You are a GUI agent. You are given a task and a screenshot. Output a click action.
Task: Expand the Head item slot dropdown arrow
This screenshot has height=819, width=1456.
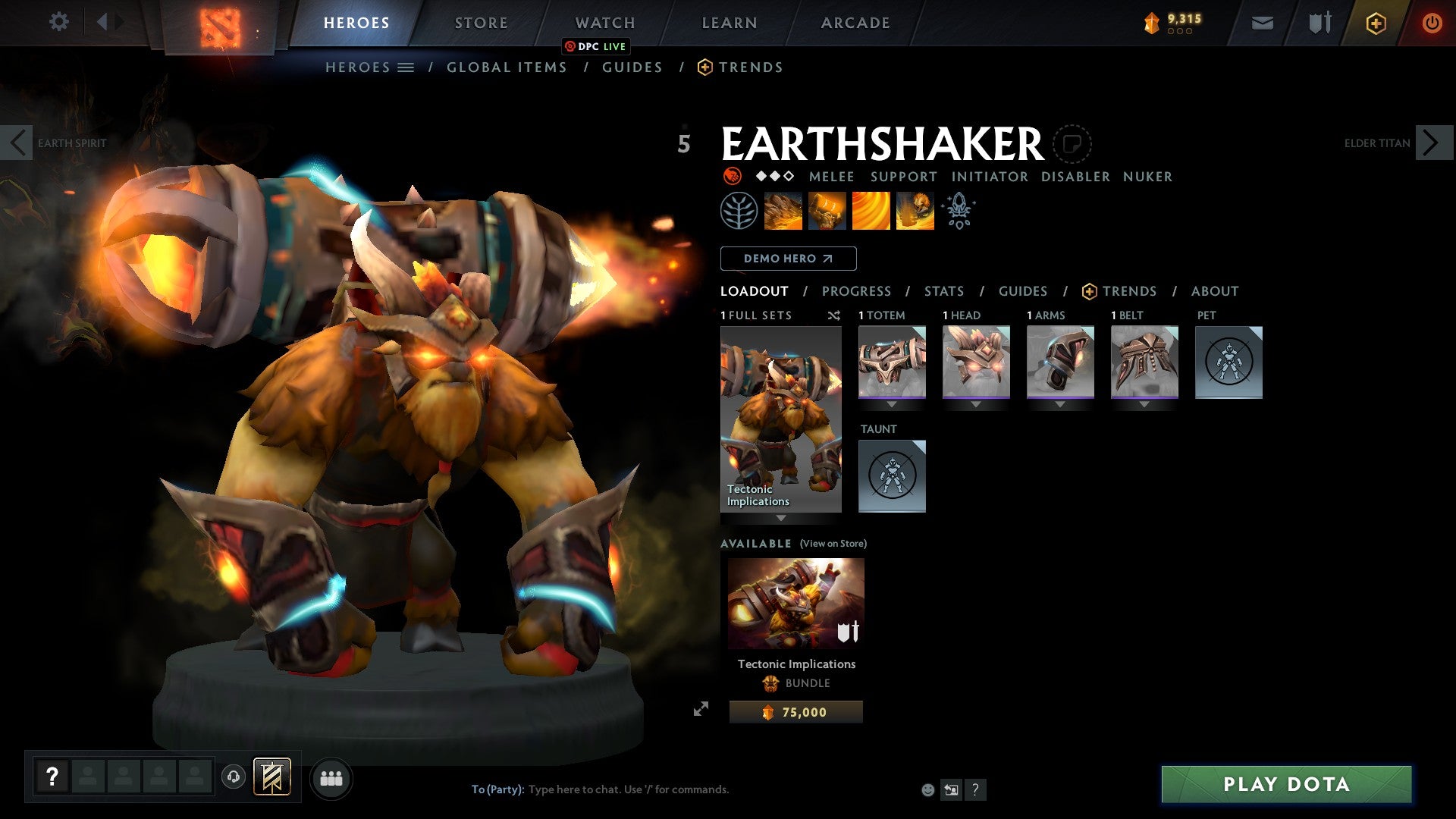pos(976,404)
